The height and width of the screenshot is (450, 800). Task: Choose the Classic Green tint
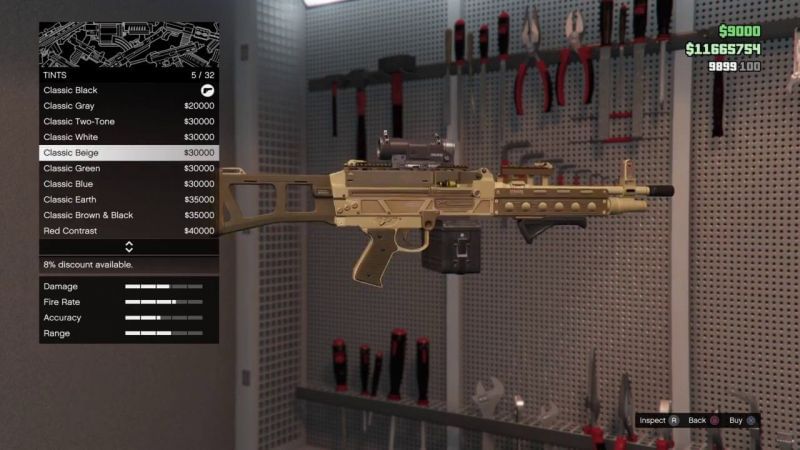click(128, 168)
